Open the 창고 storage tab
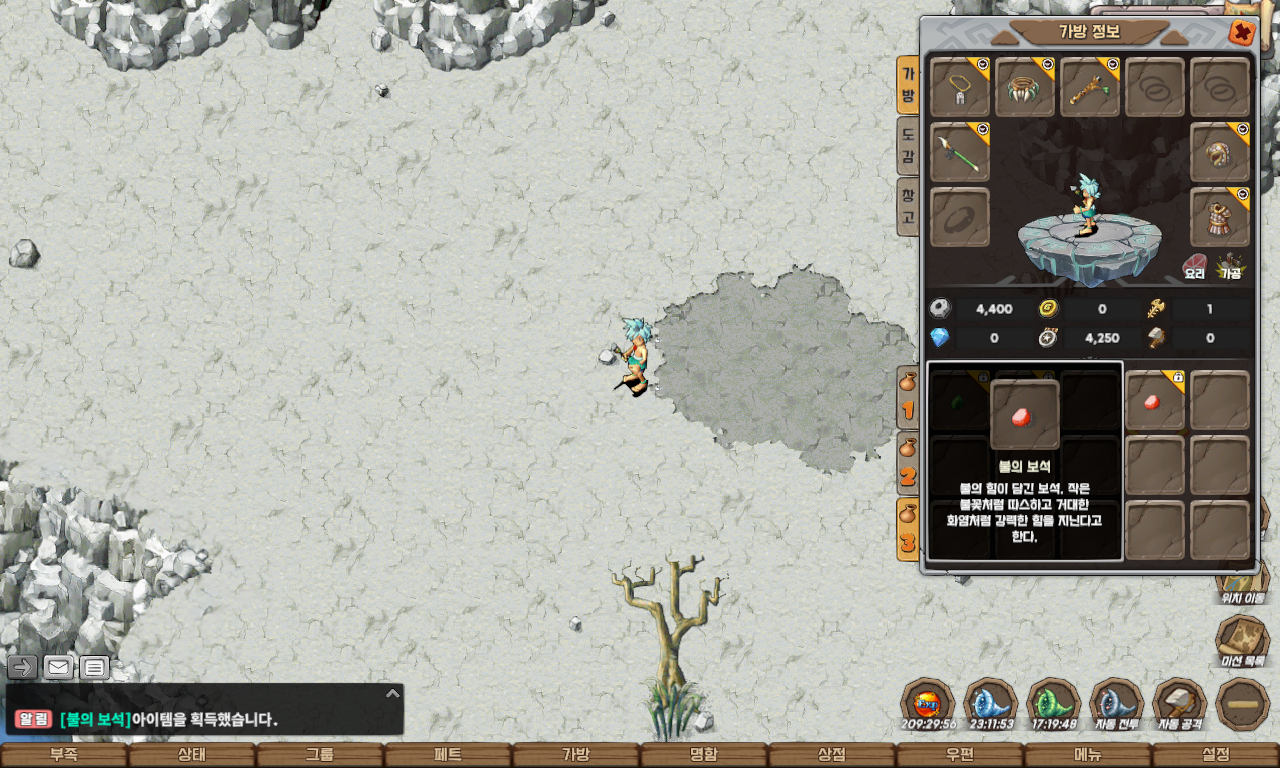Viewport: 1280px width, 768px height. pyautogui.click(x=908, y=207)
